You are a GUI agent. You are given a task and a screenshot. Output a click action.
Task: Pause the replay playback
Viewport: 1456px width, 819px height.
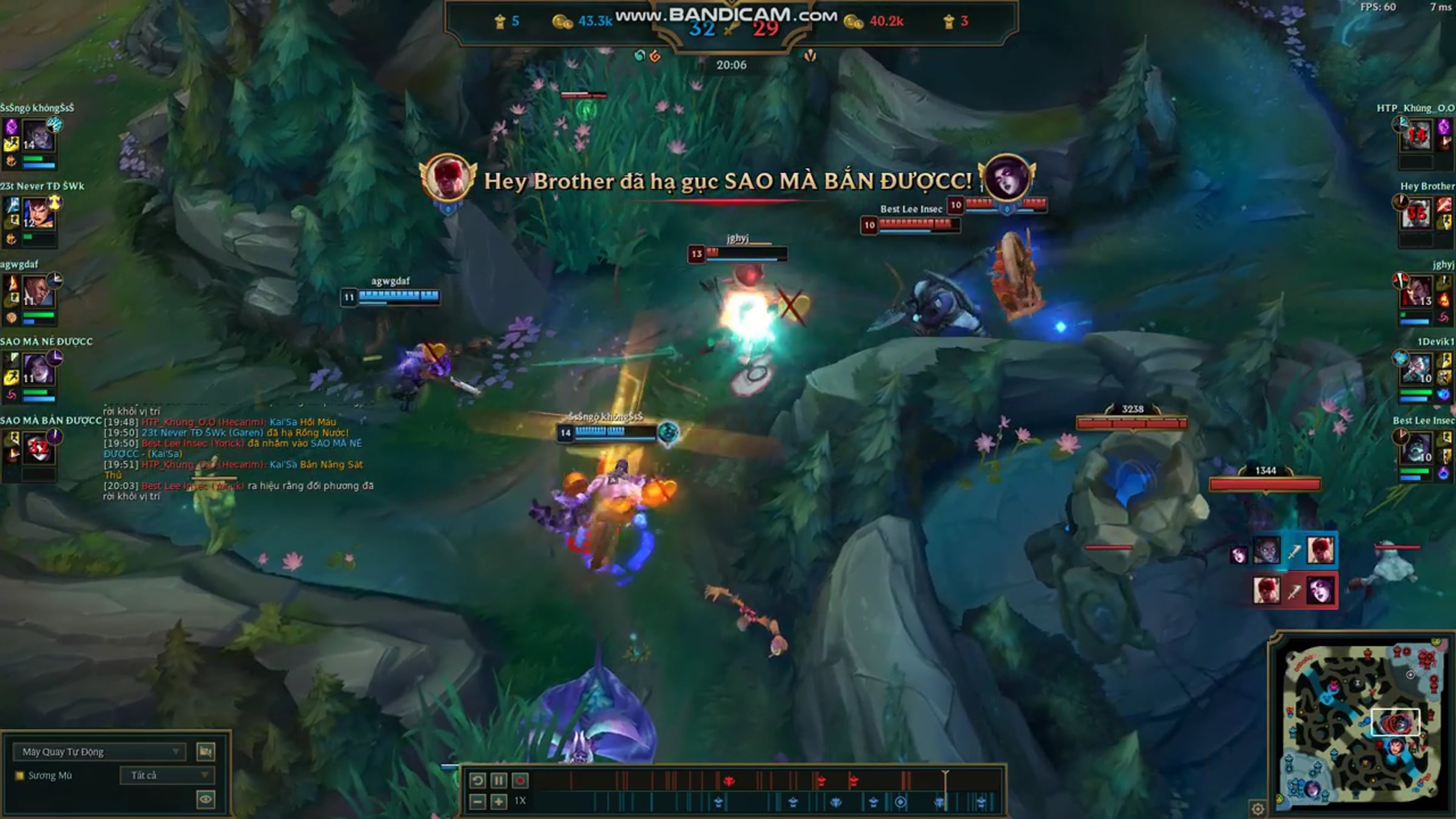click(498, 781)
